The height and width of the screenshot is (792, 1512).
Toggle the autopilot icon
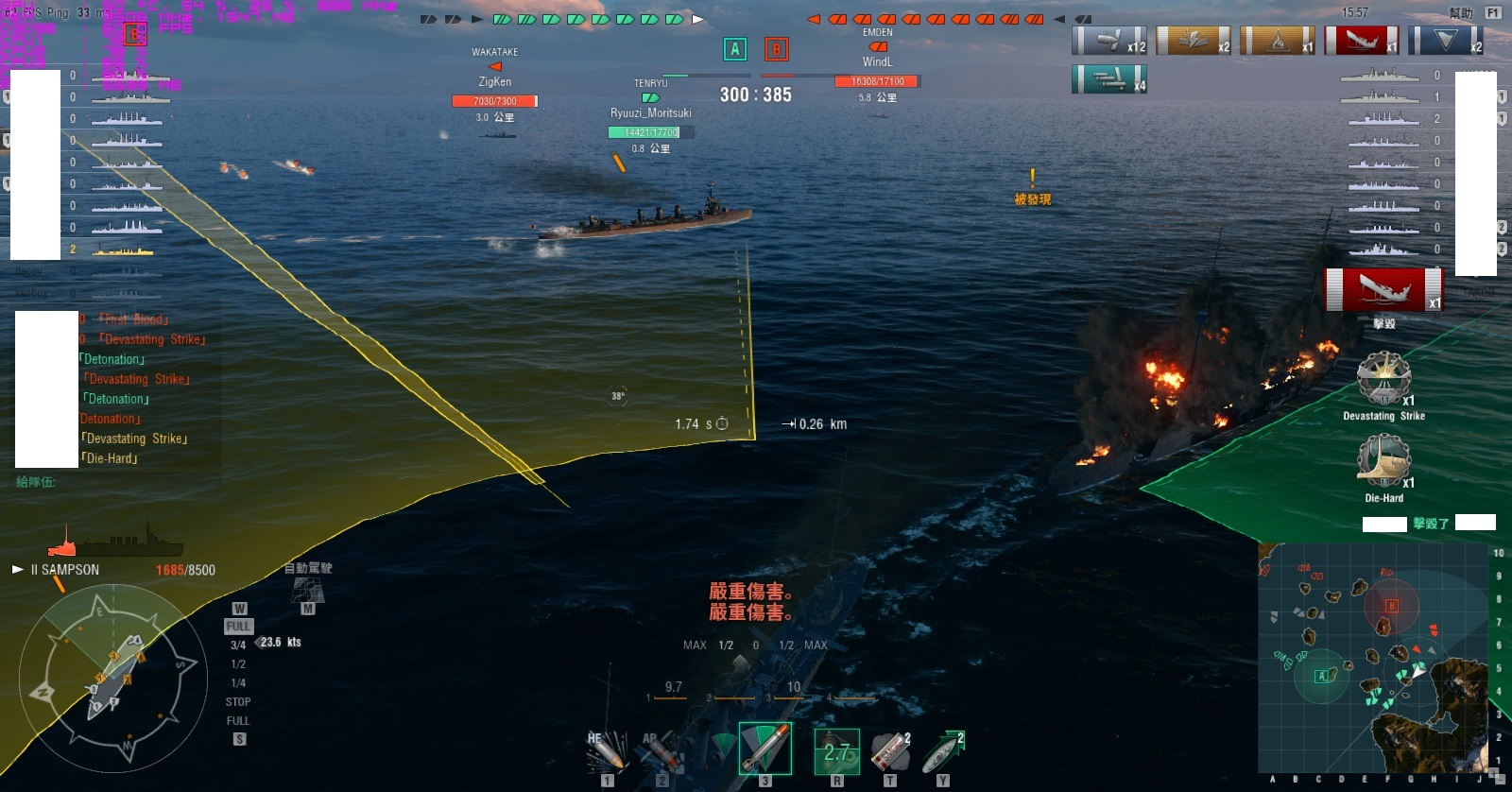click(308, 590)
